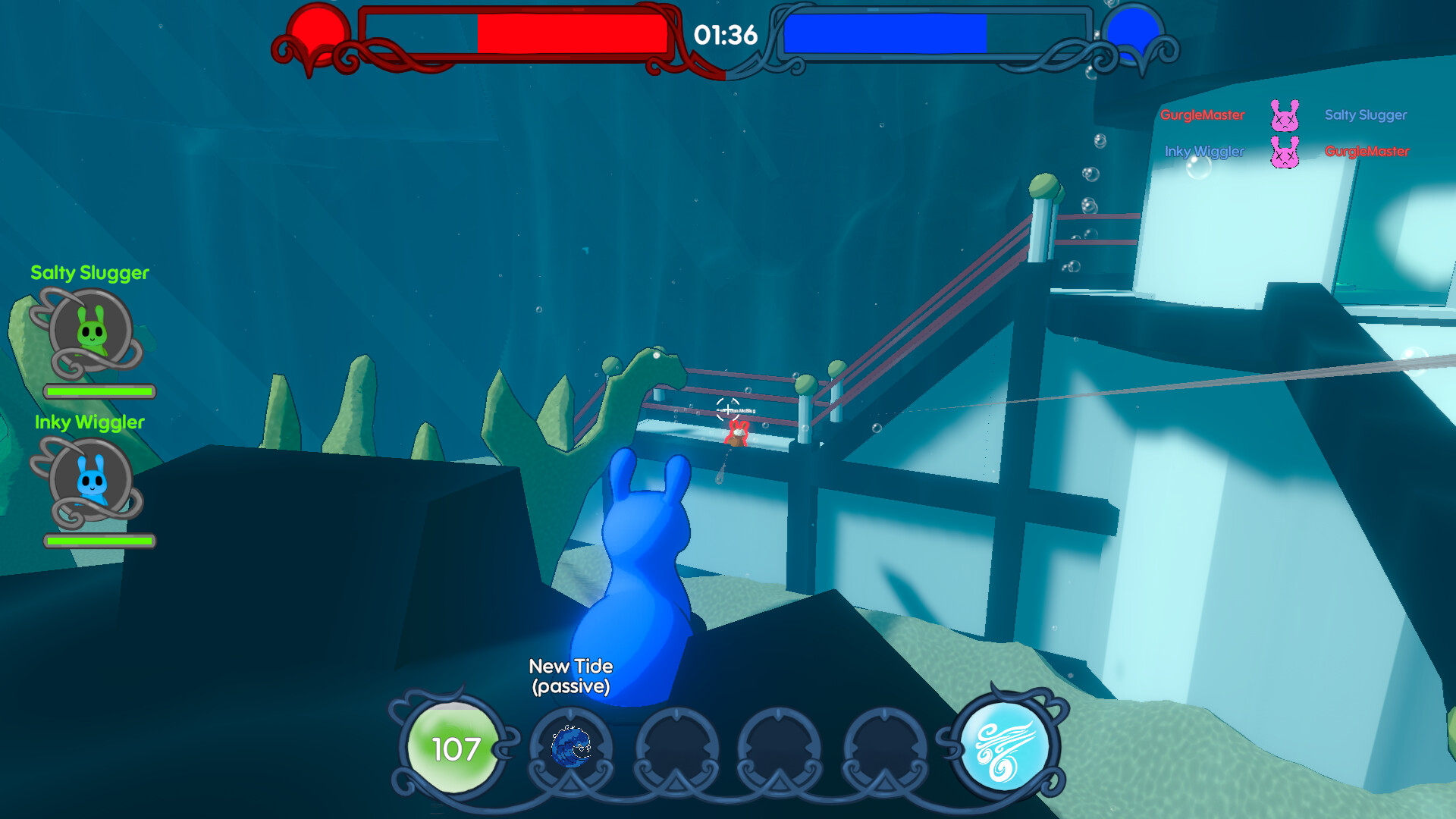The width and height of the screenshot is (1456, 819).
Task: Click Salty Slugger's green slug portrait
Action: 91,332
